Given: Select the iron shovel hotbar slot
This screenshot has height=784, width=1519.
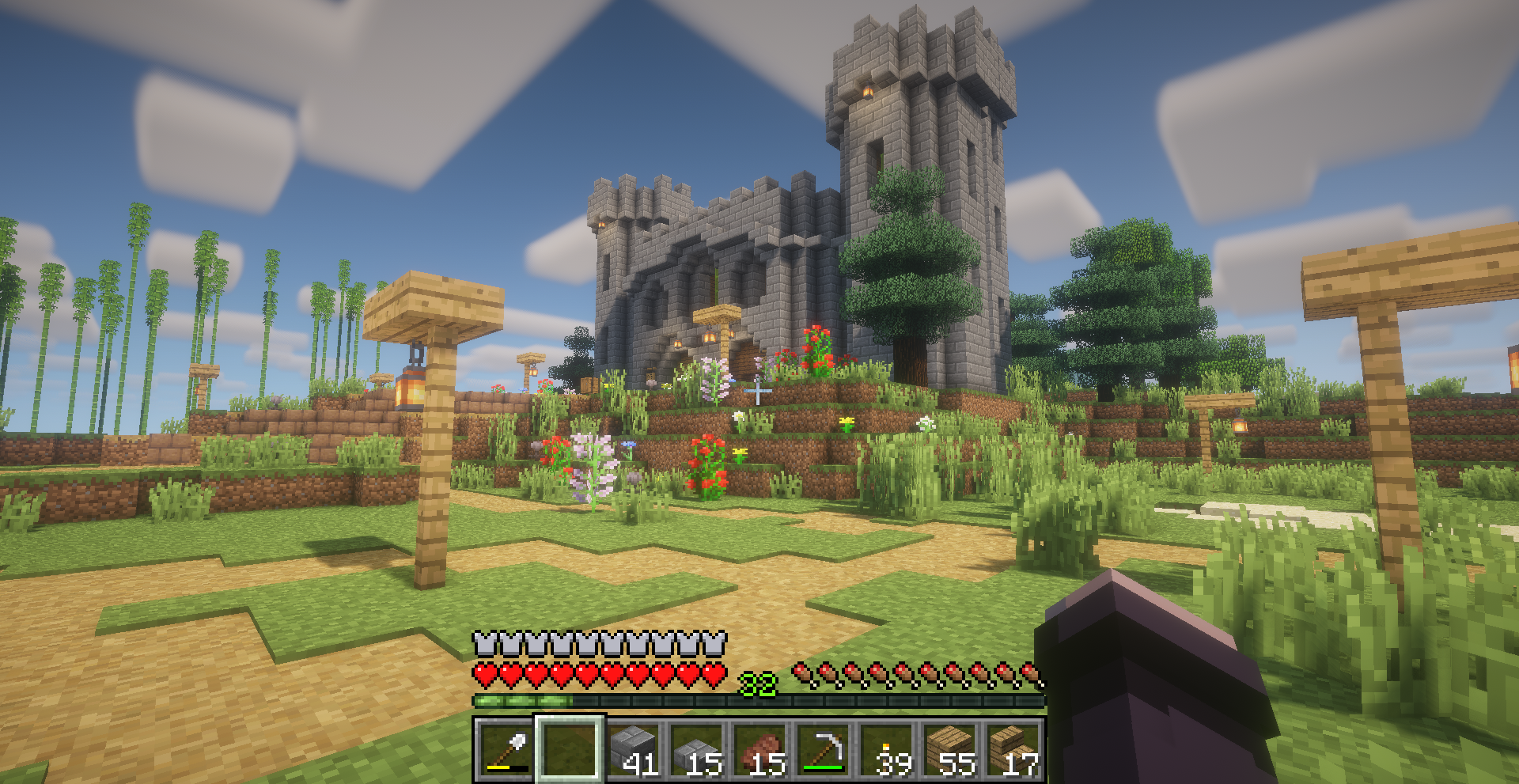Looking at the screenshot, I should (x=506, y=748).
